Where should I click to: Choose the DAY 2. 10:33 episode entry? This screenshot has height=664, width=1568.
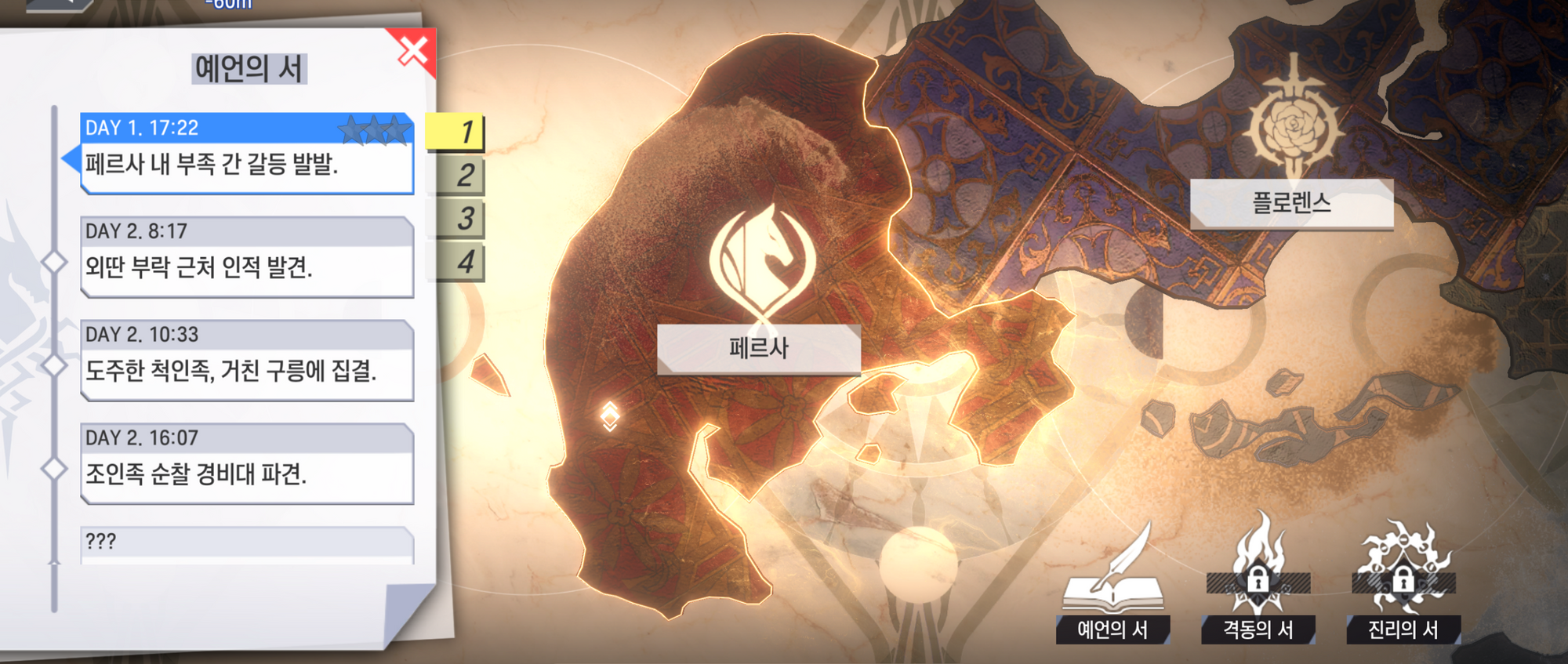click(246, 360)
